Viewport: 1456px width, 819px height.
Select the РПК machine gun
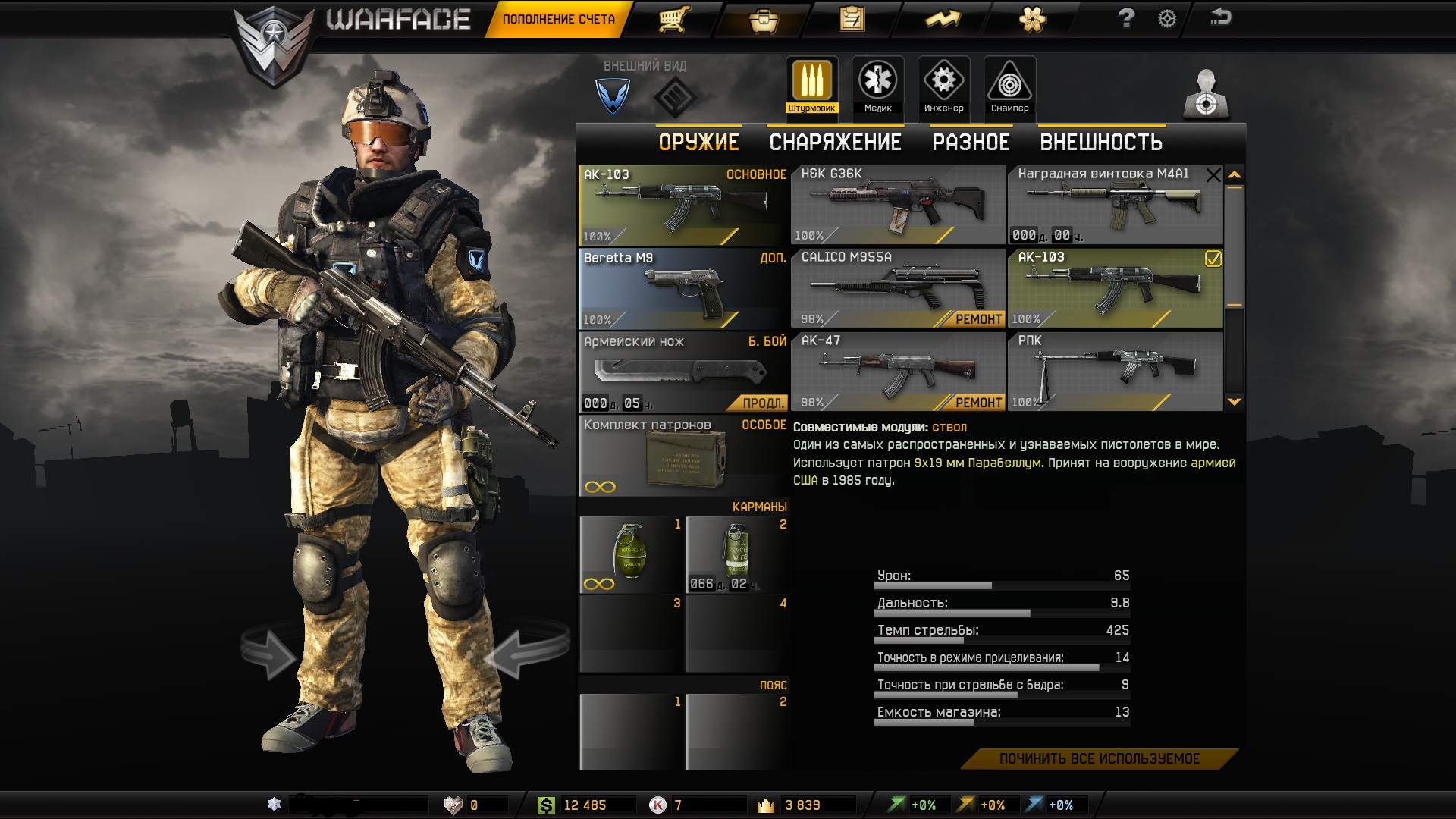(1115, 372)
